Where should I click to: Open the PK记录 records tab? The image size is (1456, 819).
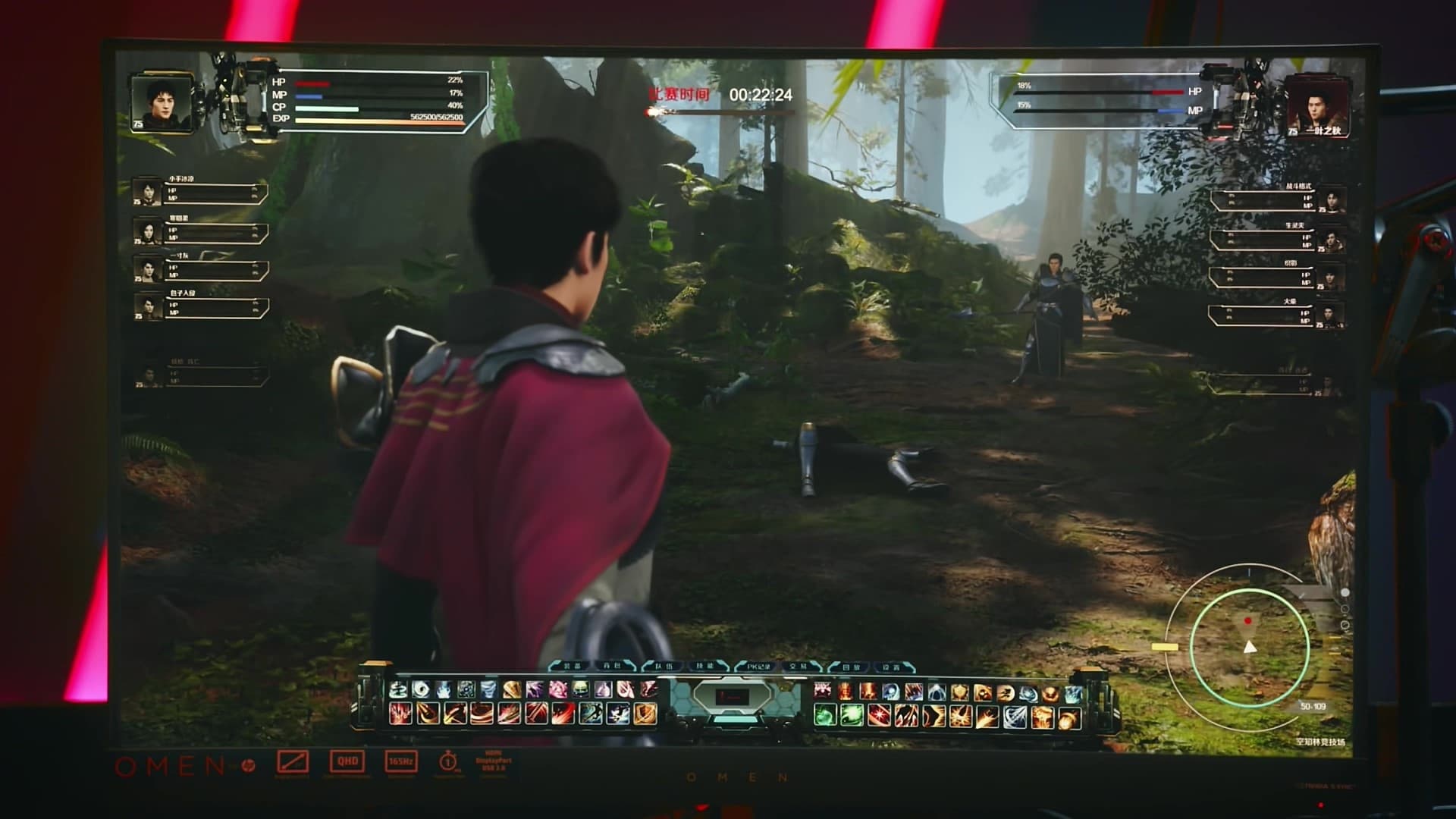(758, 667)
